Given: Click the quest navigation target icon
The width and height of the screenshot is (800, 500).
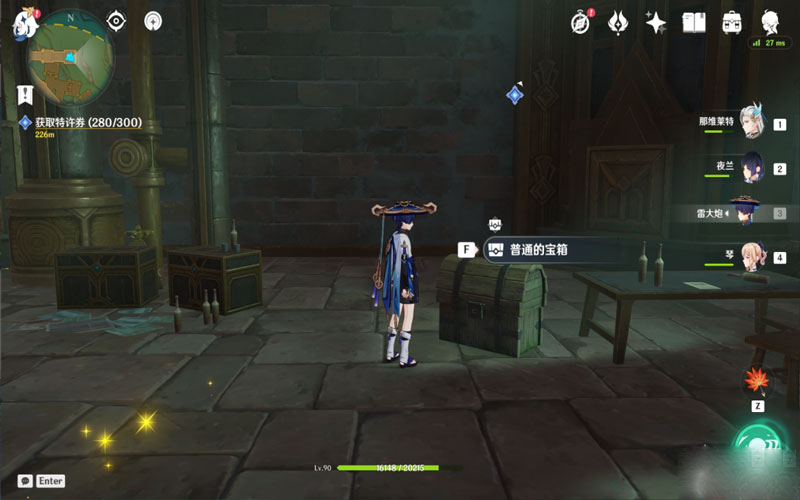Looking at the screenshot, I should point(116,21).
